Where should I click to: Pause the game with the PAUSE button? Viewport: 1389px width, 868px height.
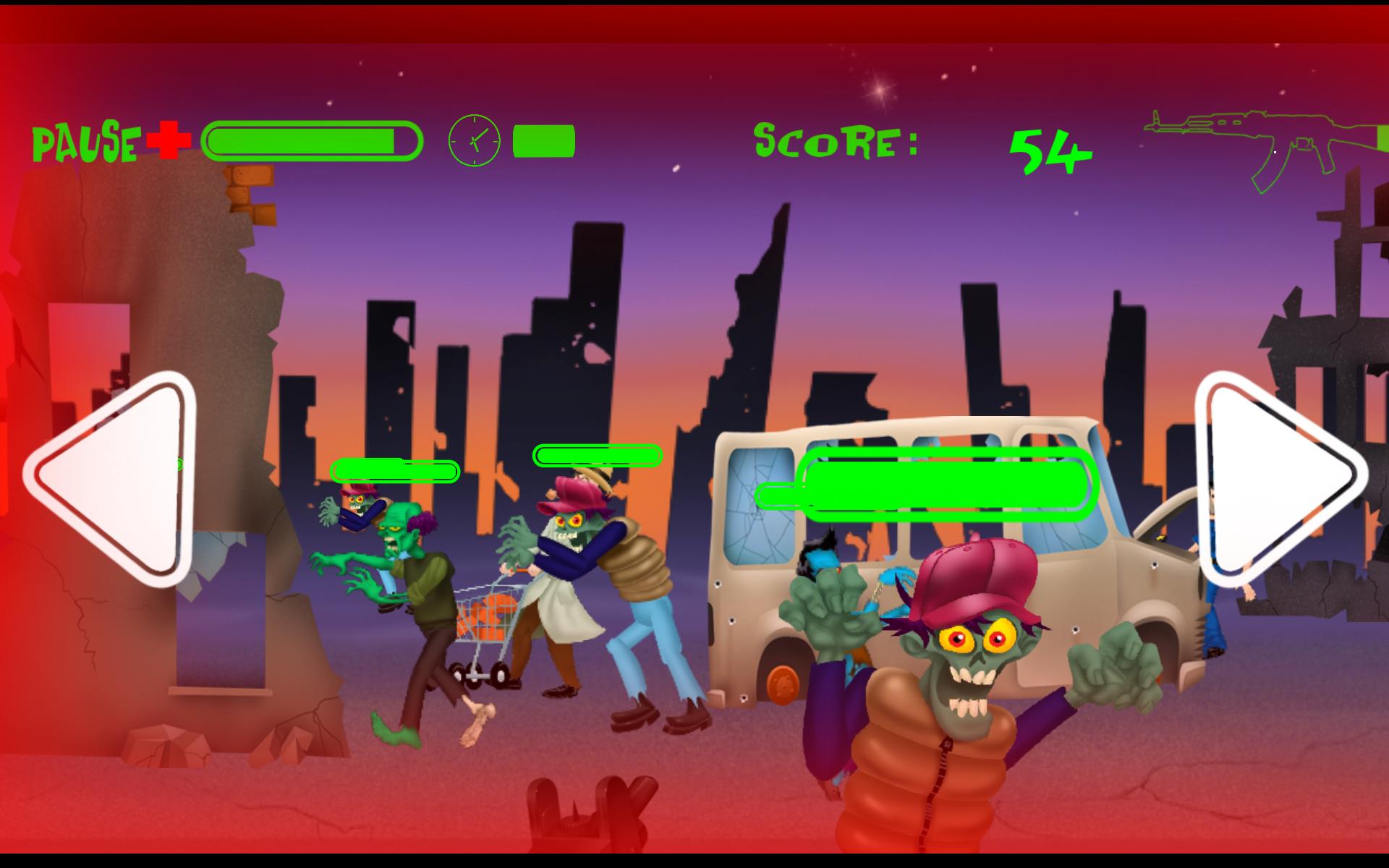click(x=85, y=142)
